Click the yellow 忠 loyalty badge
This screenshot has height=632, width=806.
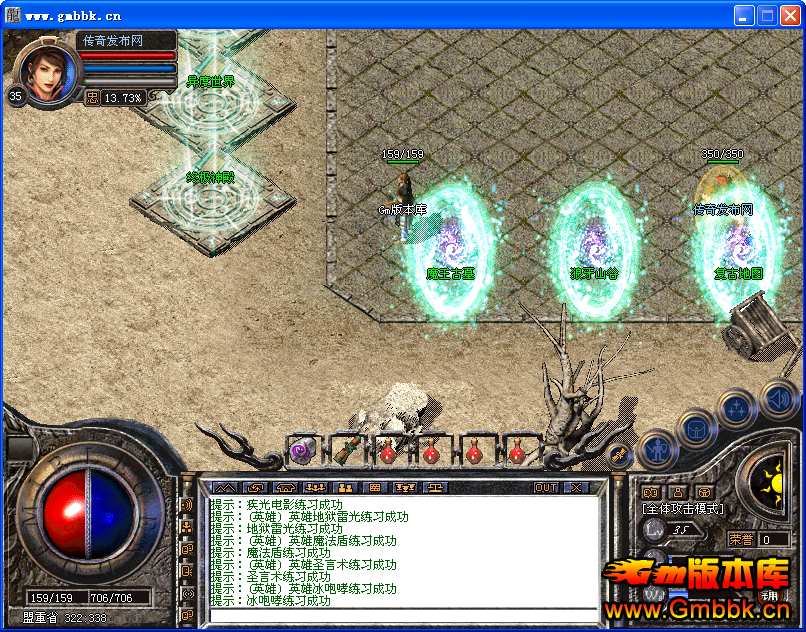(92, 98)
